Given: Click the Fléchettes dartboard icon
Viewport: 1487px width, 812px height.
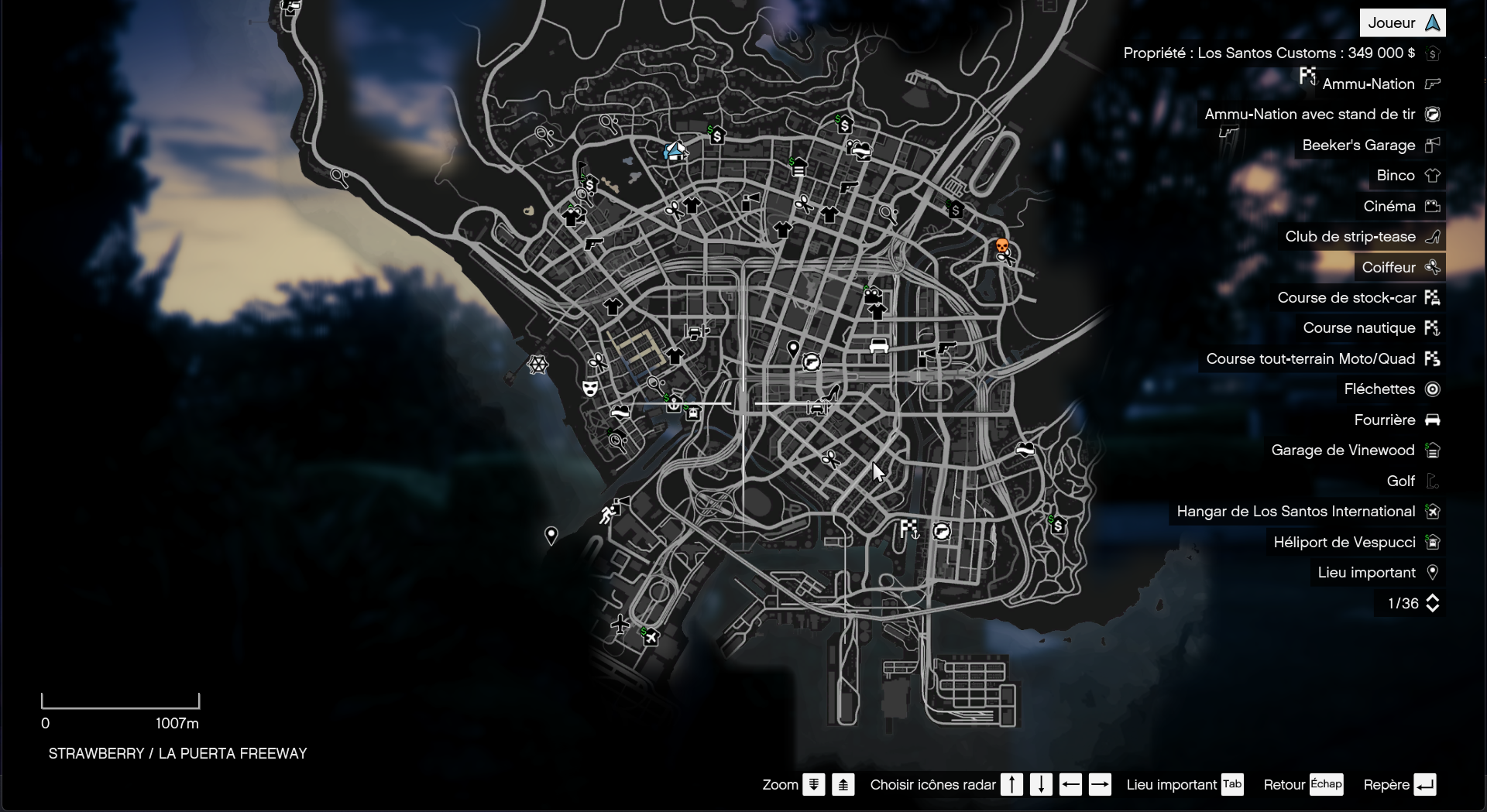Looking at the screenshot, I should 1434,389.
